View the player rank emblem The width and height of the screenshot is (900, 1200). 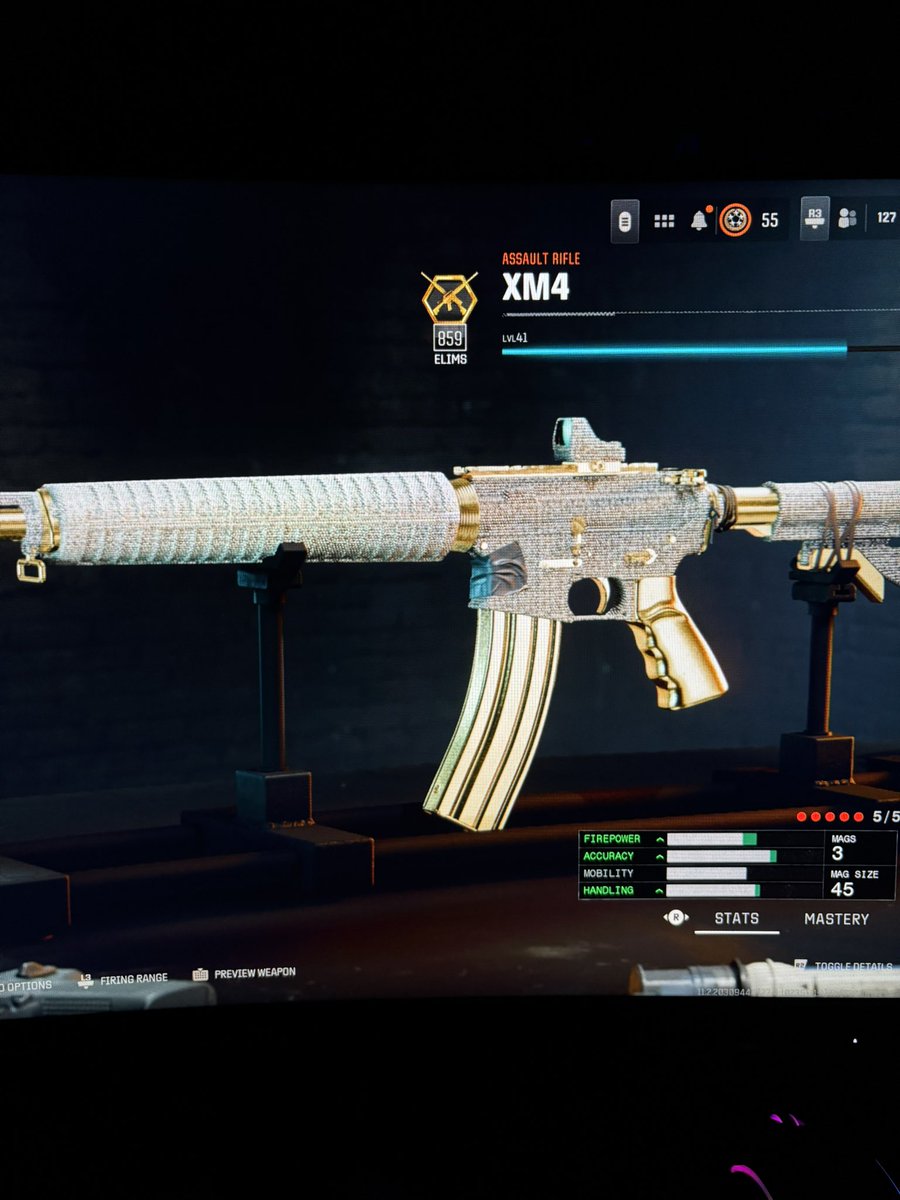coord(734,220)
